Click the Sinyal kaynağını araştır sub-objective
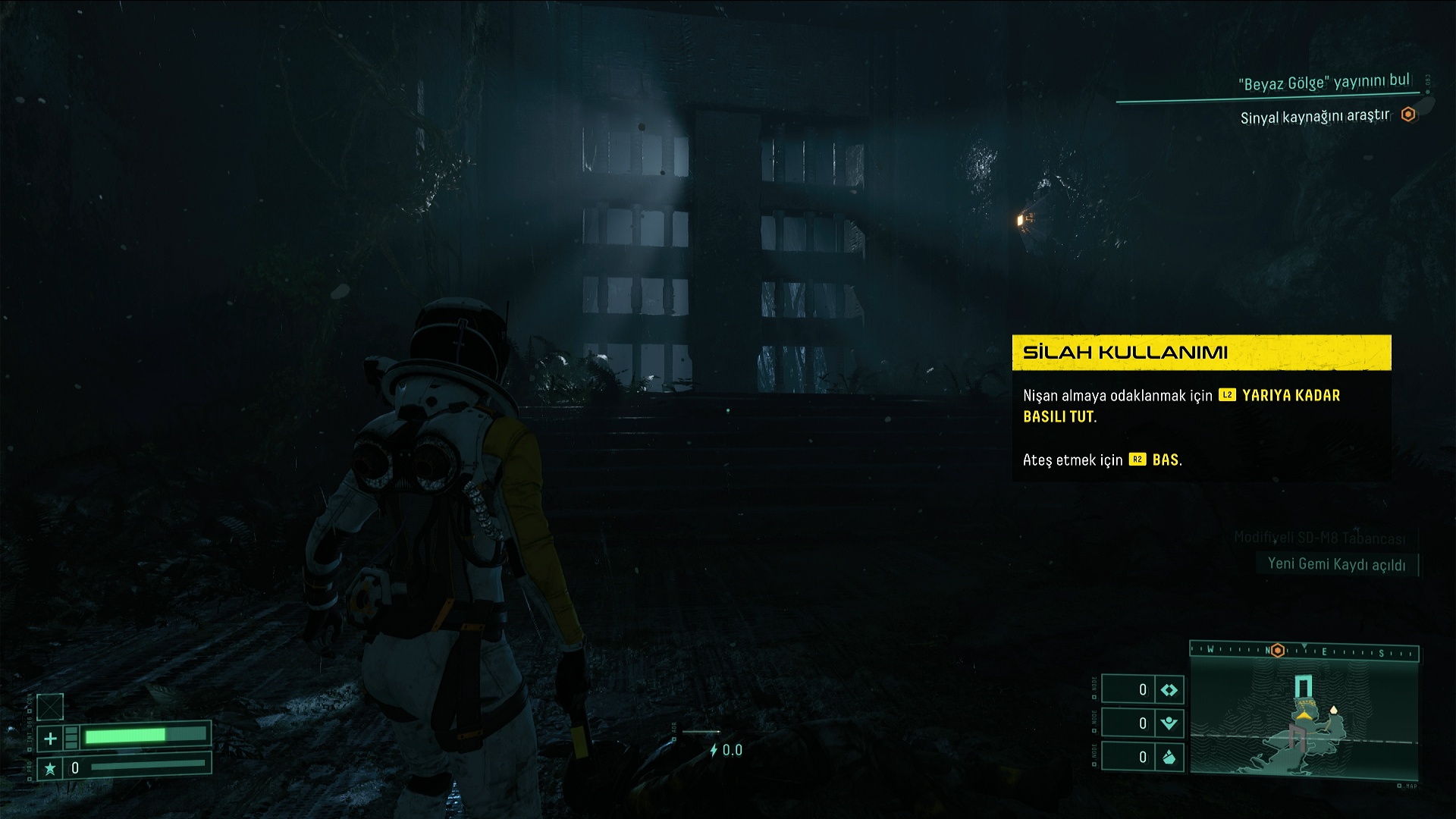 click(x=1315, y=117)
